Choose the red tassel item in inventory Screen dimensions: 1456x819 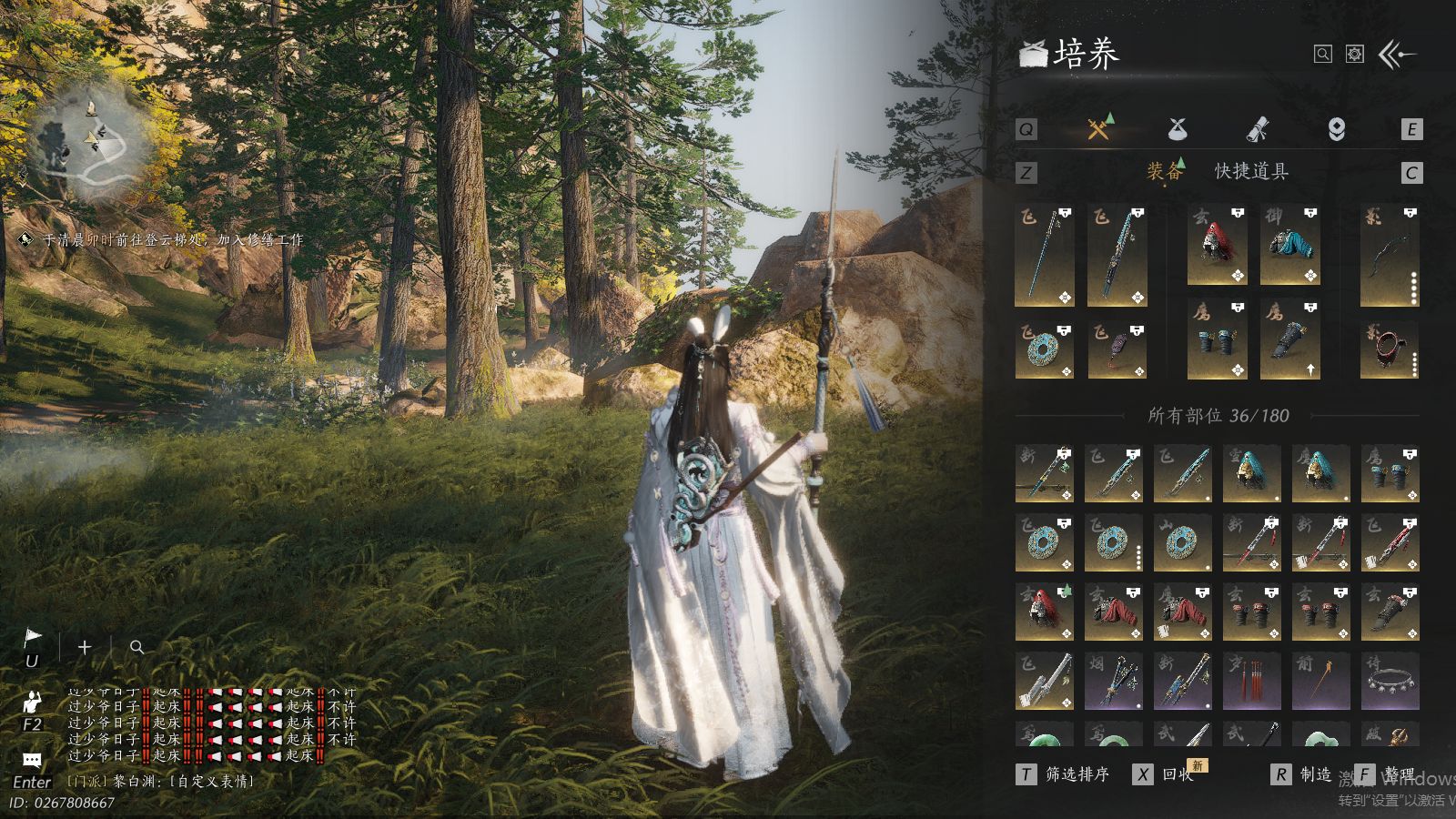[1251, 680]
